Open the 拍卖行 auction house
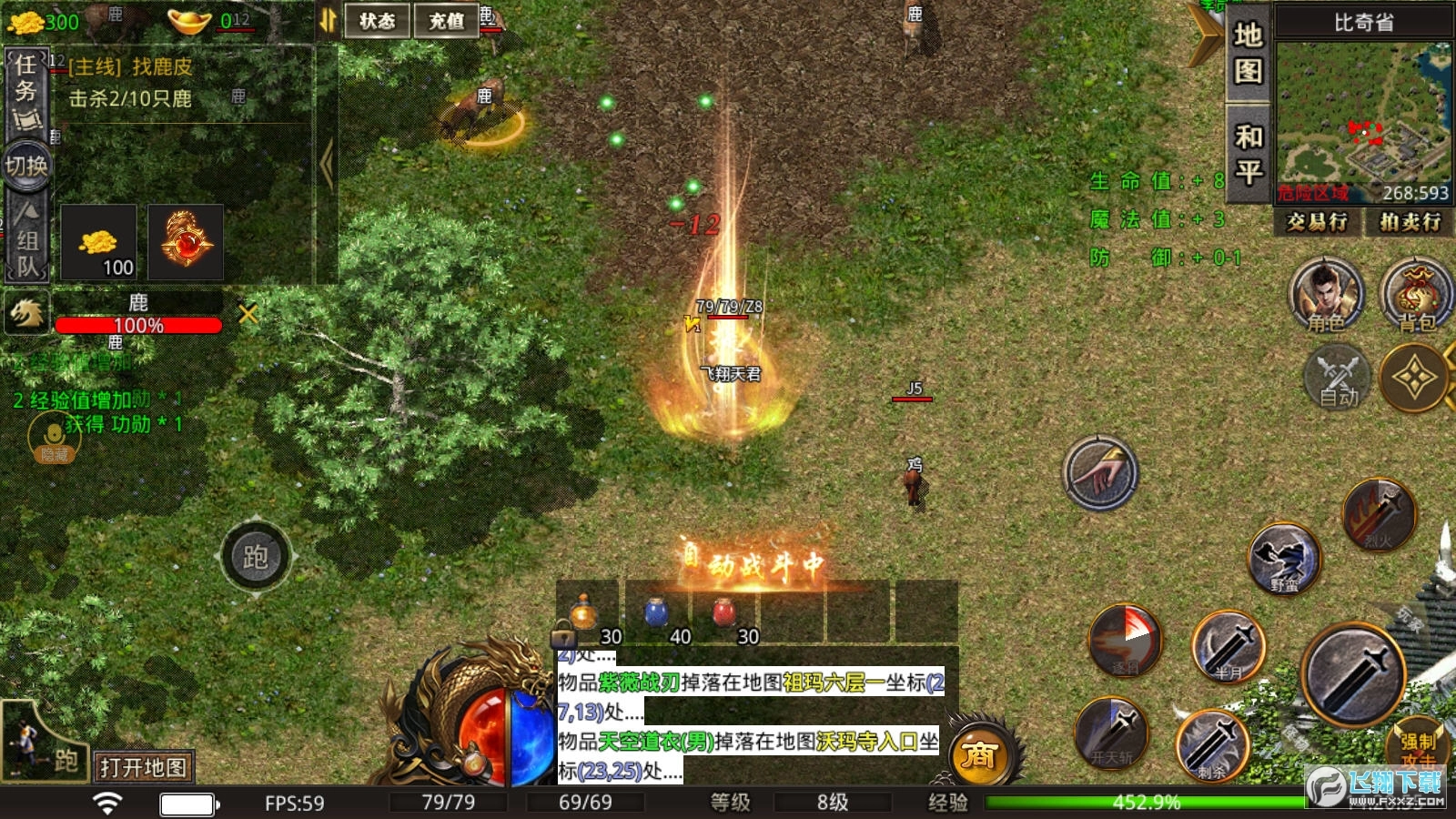 pyautogui.click(x=1410, y=221)
